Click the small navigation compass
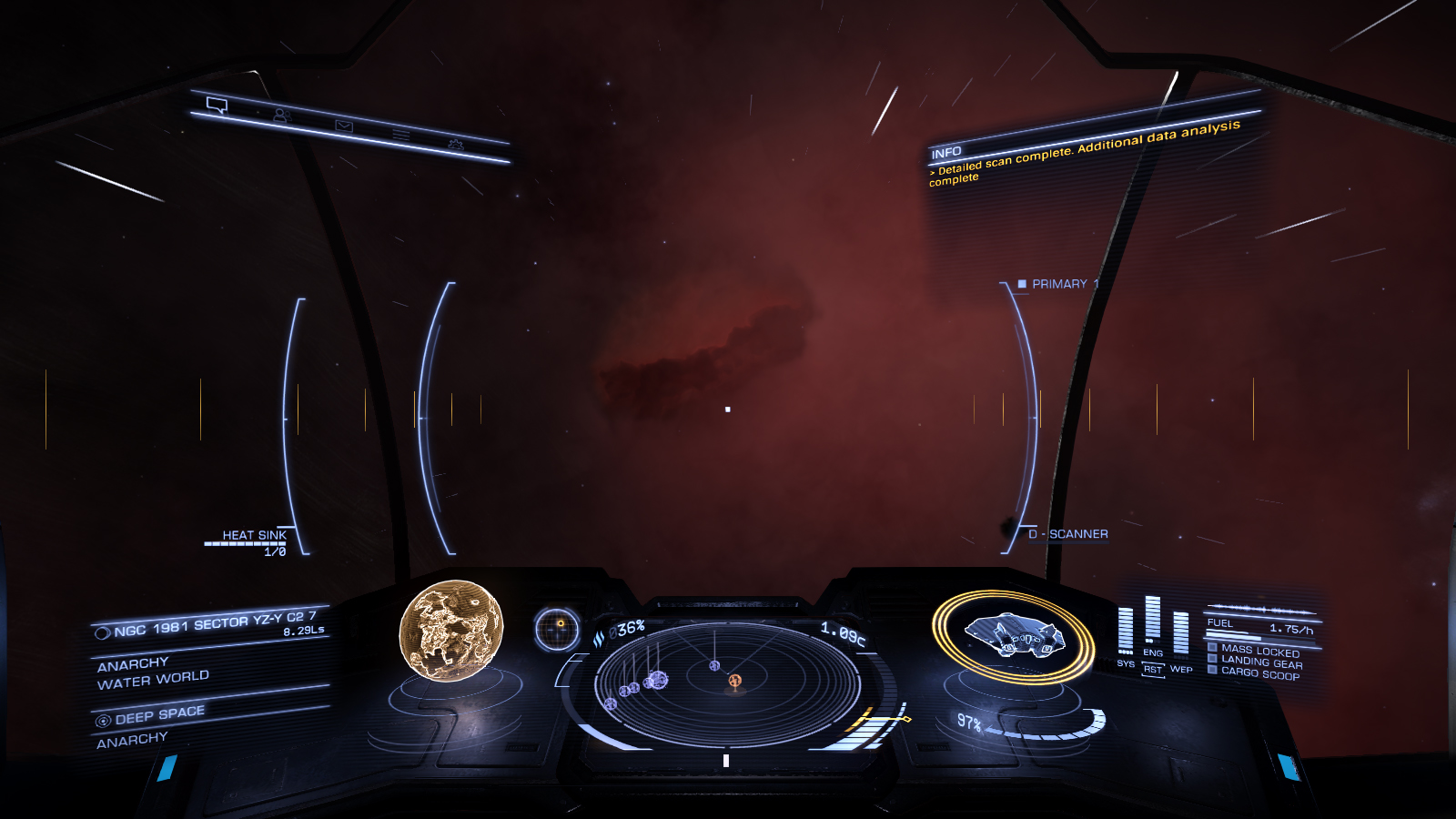The height and width of the screenshot is (819, 1456). [557, 629]
